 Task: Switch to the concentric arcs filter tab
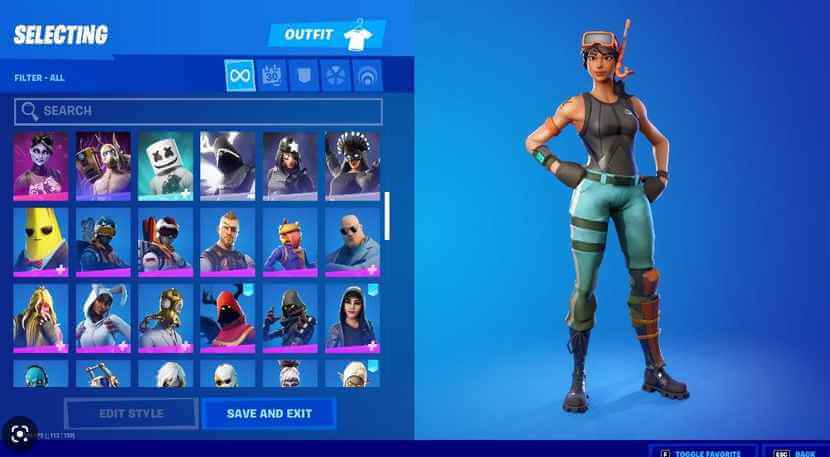point(368,76)
